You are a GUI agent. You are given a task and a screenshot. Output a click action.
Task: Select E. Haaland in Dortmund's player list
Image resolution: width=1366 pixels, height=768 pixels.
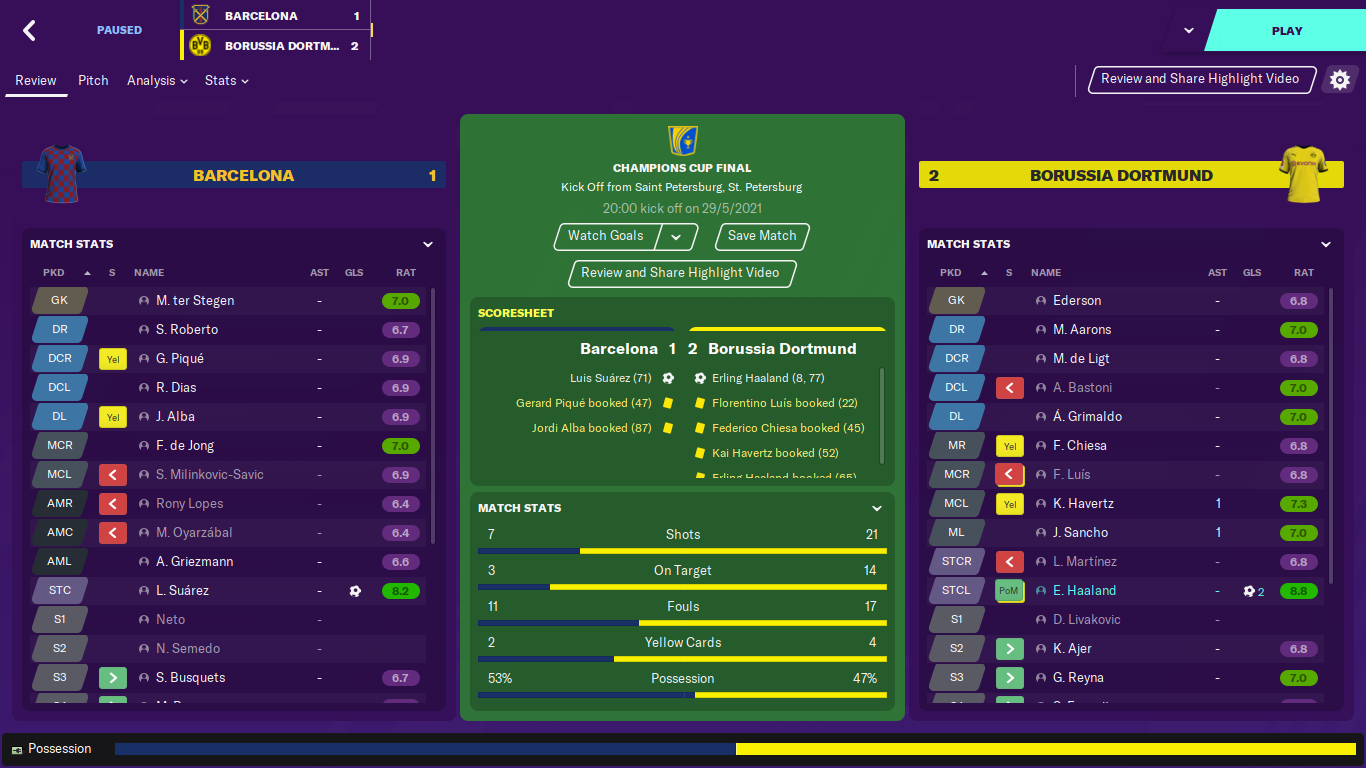[1084, 591]
